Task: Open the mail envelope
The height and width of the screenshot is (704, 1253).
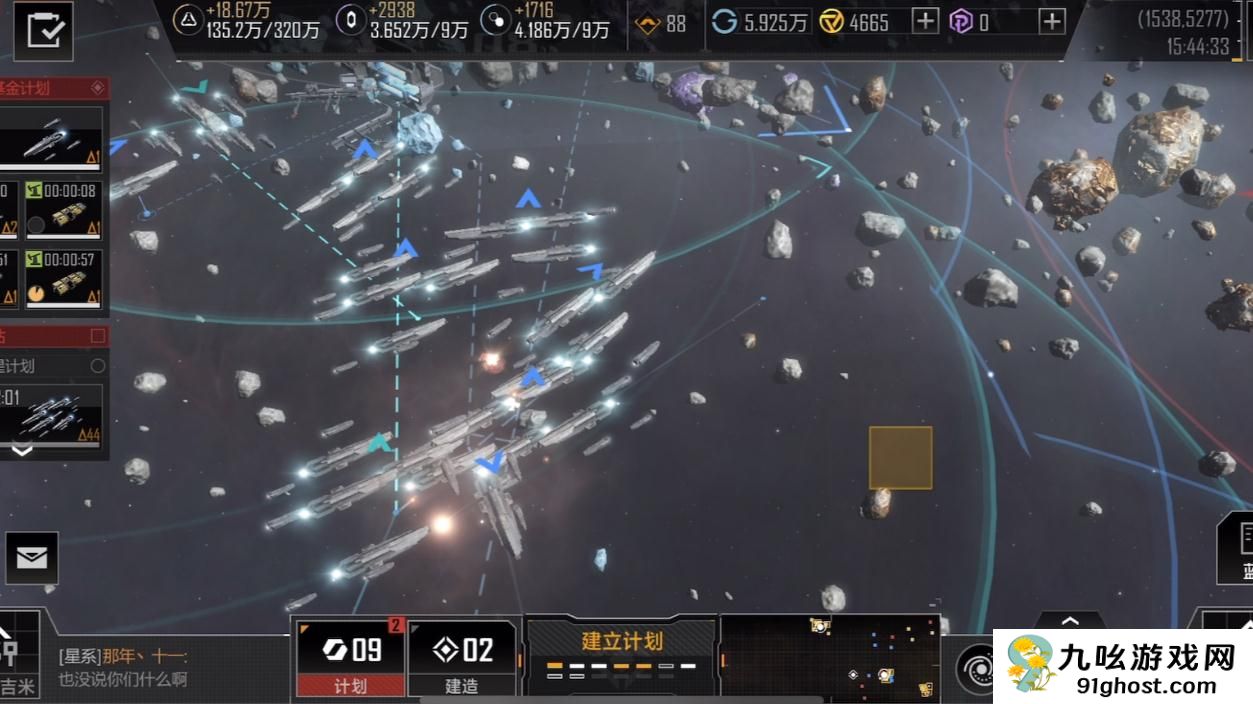Action: pyautogui.click(x=32, y=558)
